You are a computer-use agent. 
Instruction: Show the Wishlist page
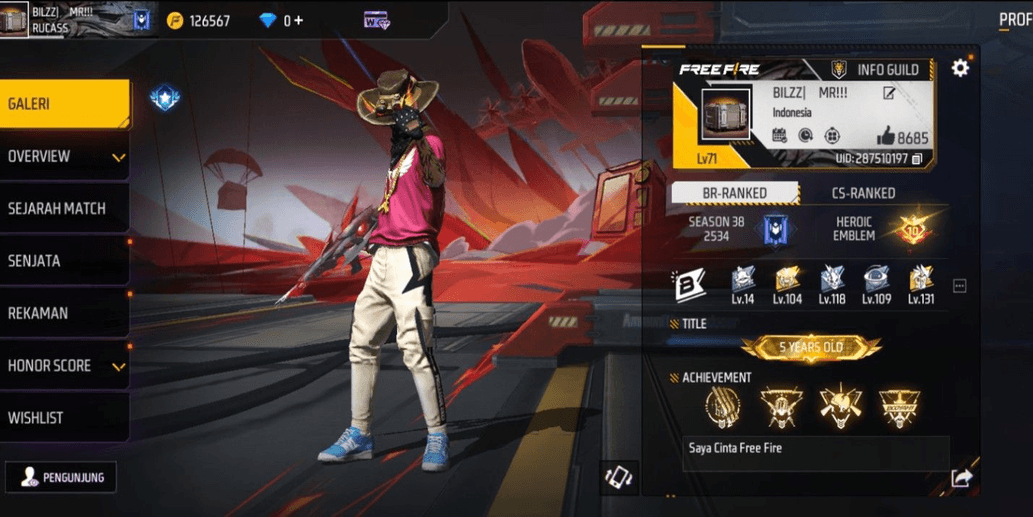tap(64, 418)
